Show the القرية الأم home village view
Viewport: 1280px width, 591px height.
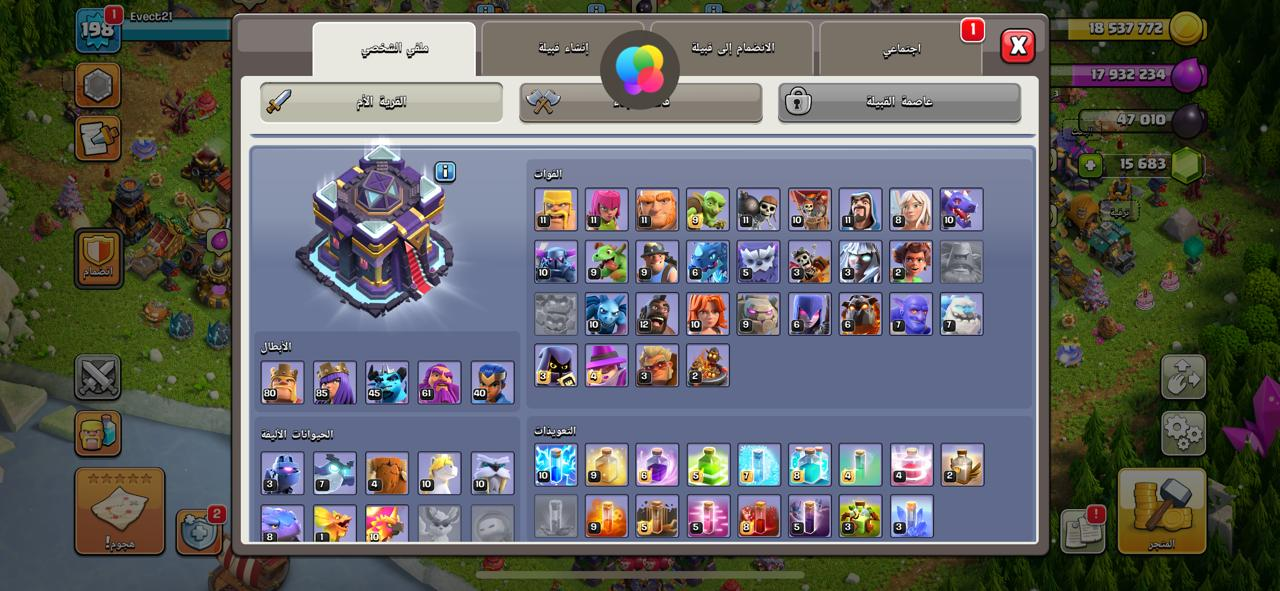[x=381, y=102]
